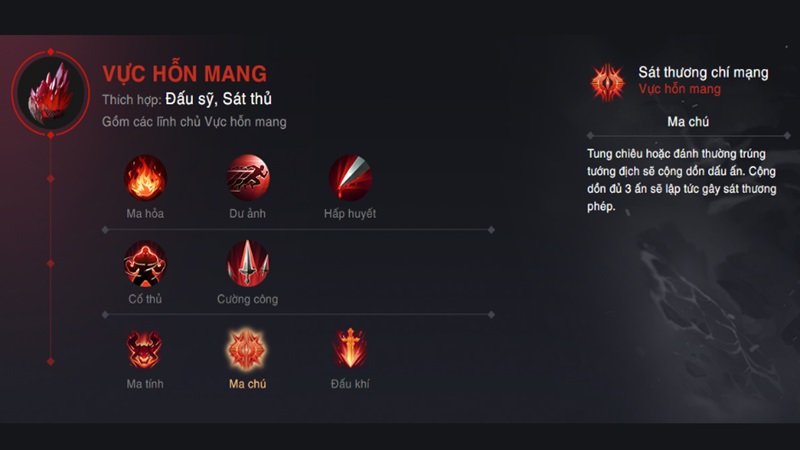
Task: Click the Sát thương chí mạng icon
Action: coord(607,81)
